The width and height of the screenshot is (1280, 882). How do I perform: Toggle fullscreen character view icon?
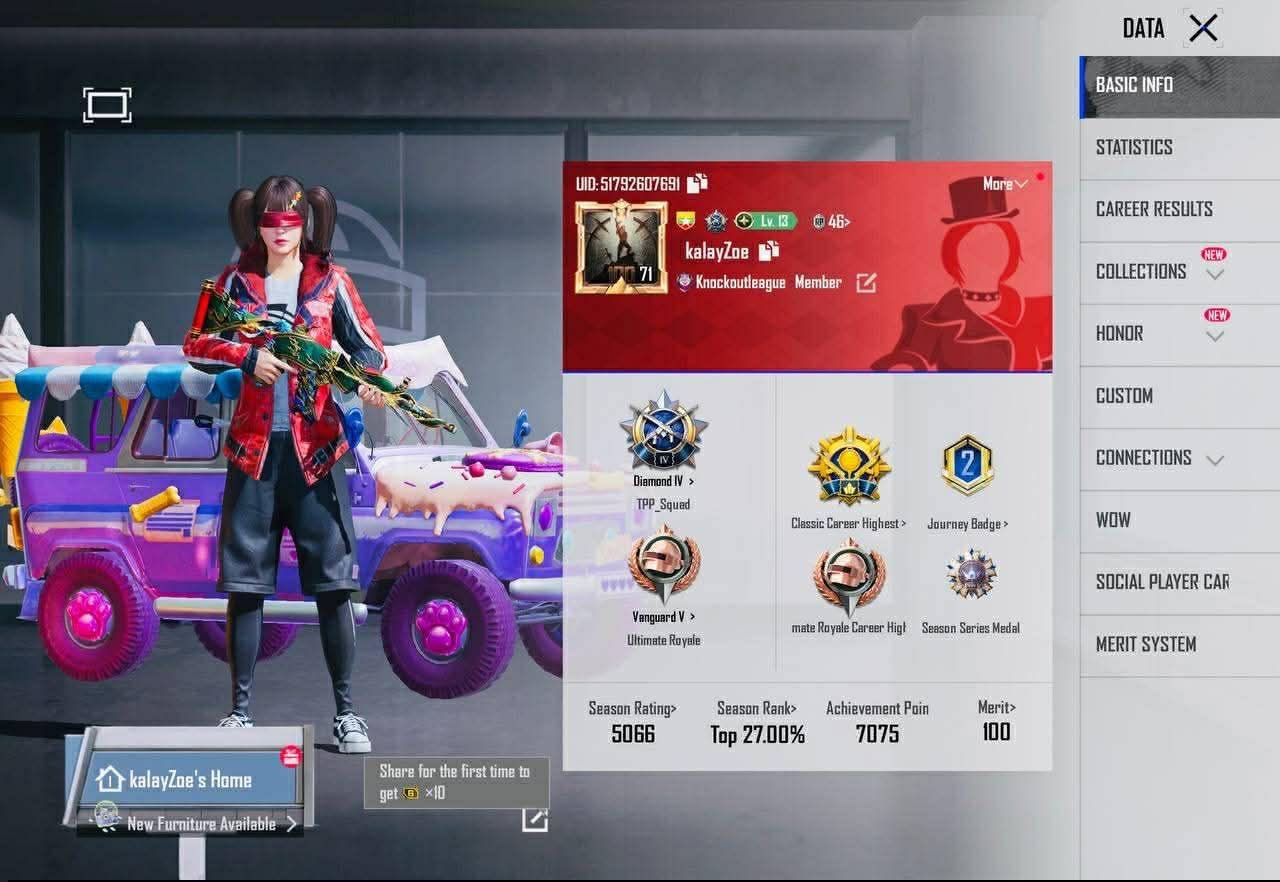coord(107,105)
